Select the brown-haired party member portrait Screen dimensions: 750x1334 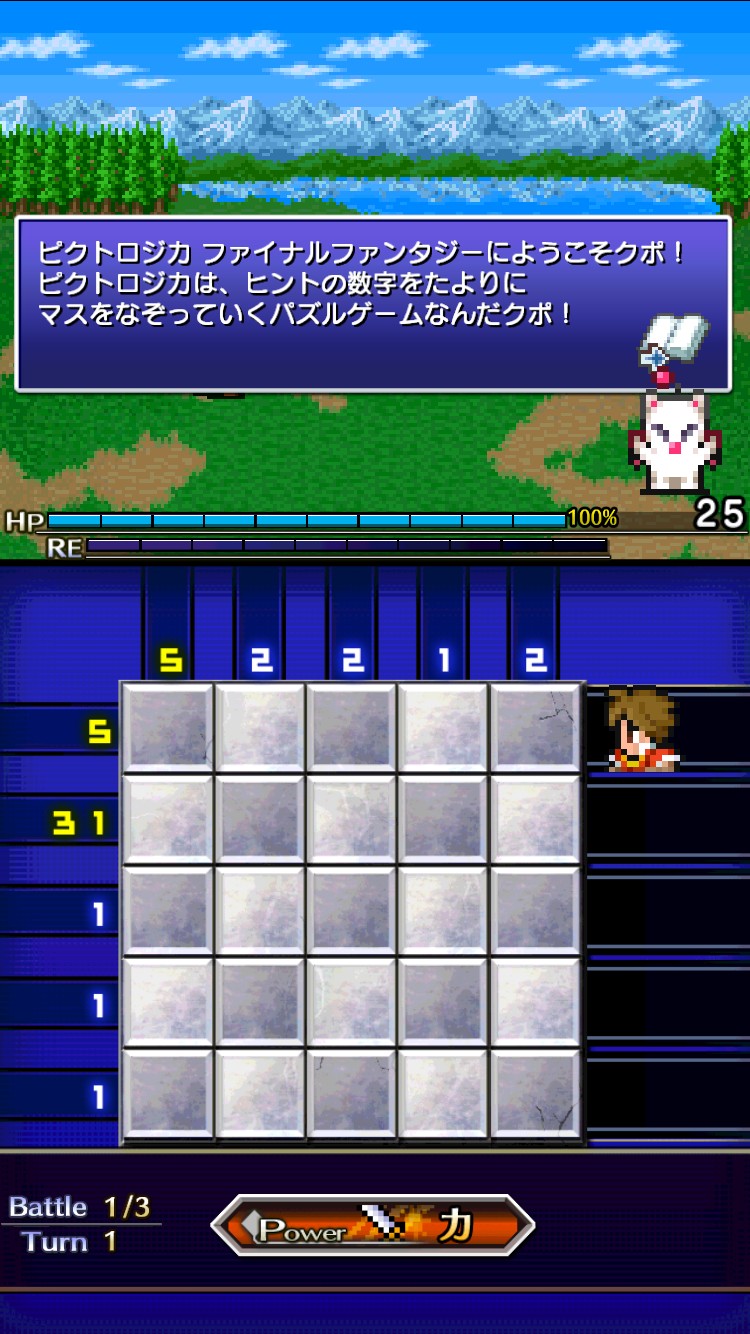tap(641, 729)
